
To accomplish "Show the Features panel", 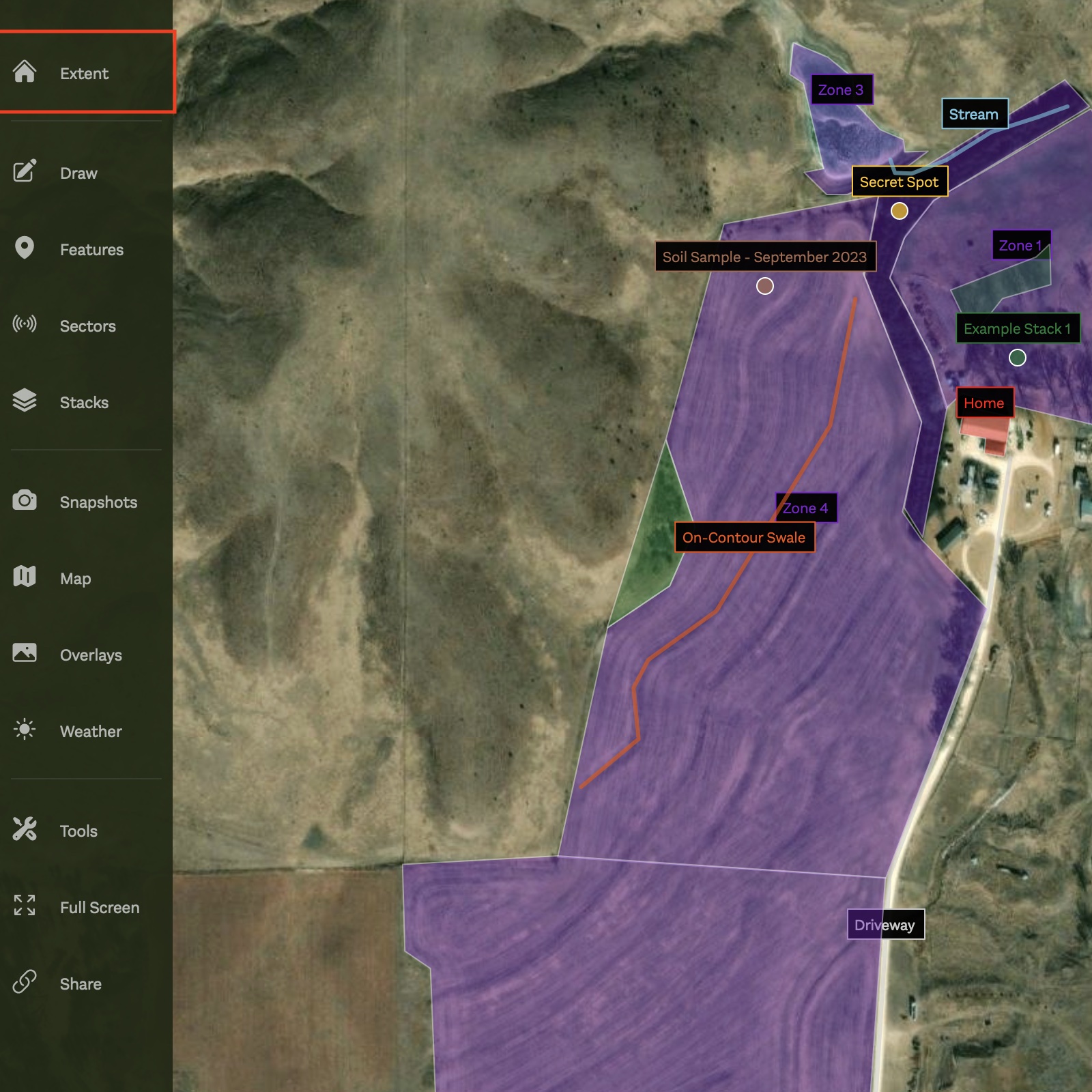I will 91,250.
